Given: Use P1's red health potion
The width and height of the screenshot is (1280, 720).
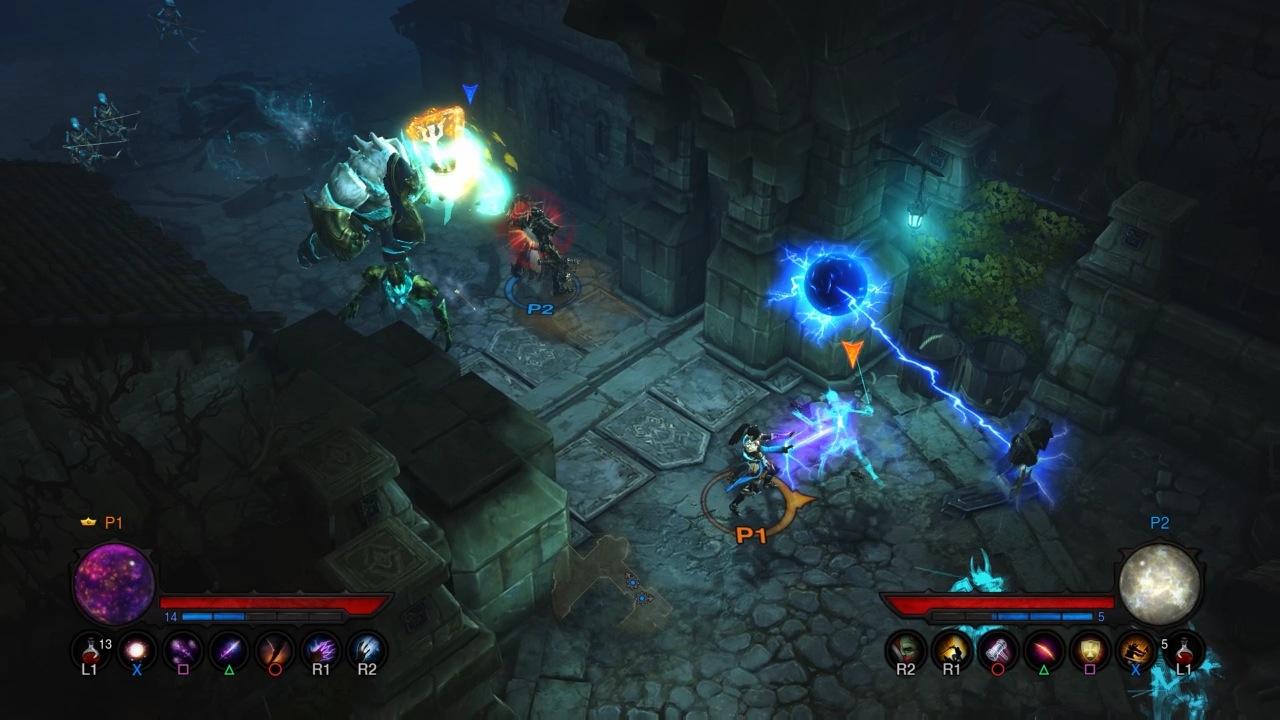Looking at the screenshot, I should pos(90,650).
